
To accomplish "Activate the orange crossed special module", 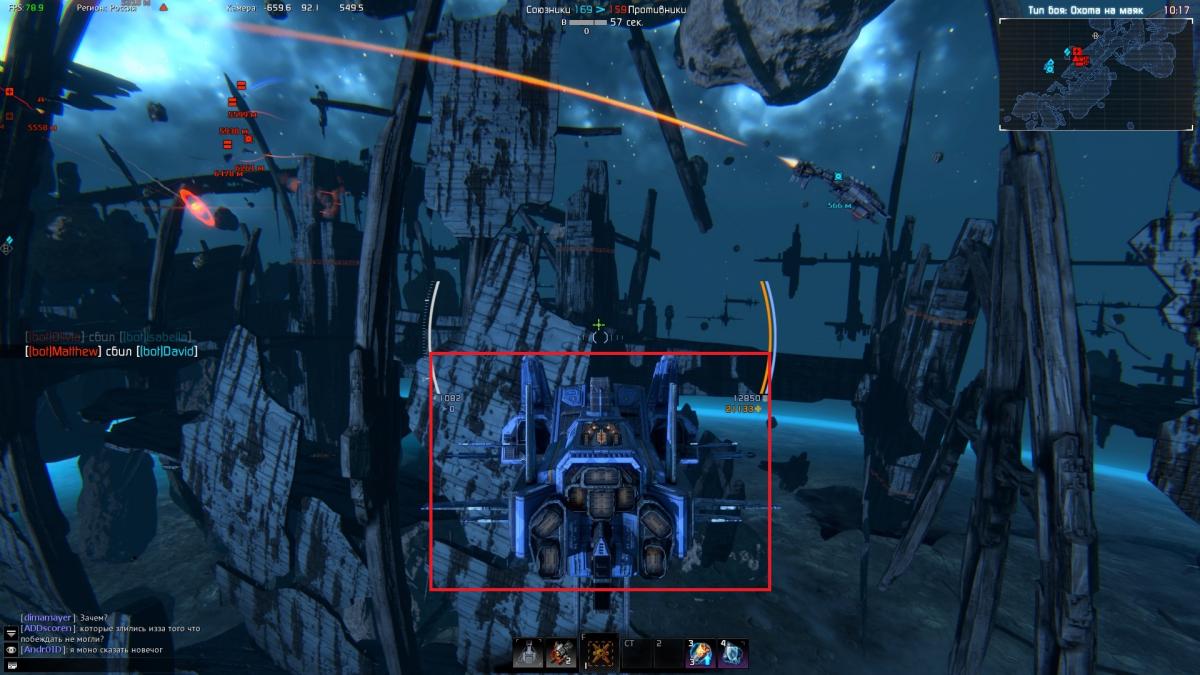I will 600,653.
